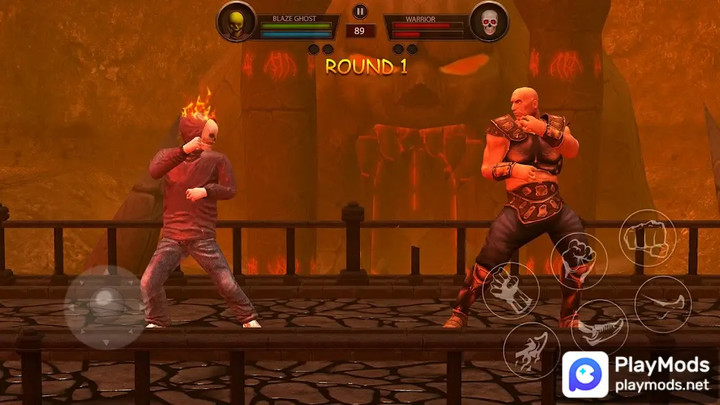Throw a straight punch with the front-facing fist button
The image size is (720, 405).
coord(647,238)
